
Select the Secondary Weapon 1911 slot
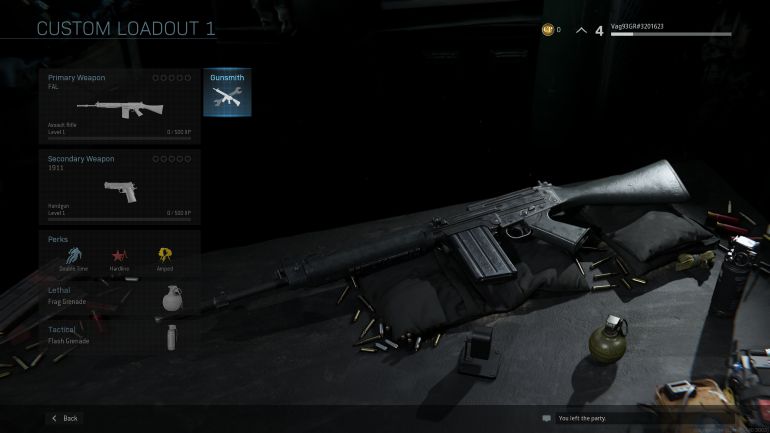[120, 186]
